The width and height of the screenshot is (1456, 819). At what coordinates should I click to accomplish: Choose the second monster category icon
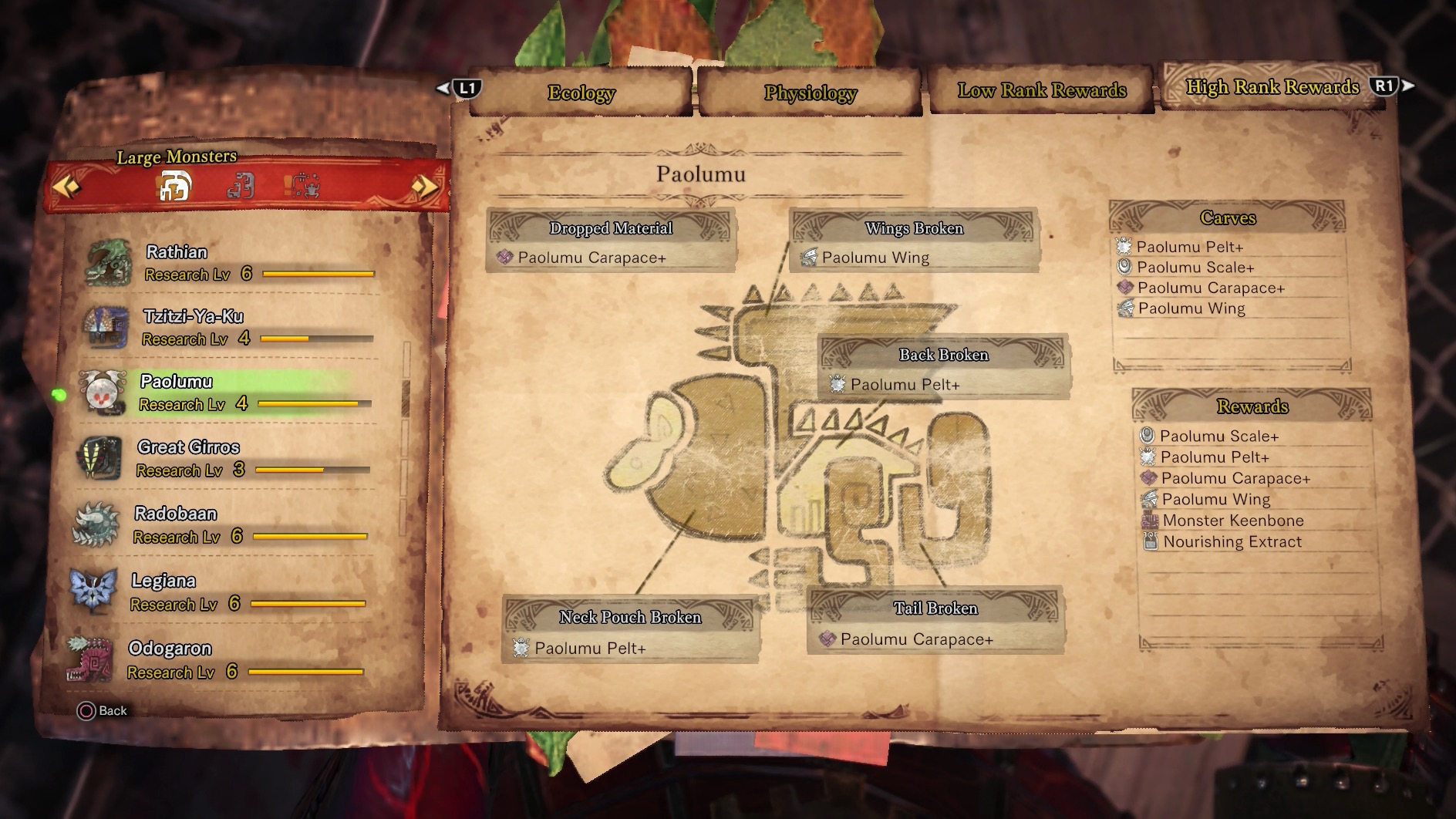[241, 186]
